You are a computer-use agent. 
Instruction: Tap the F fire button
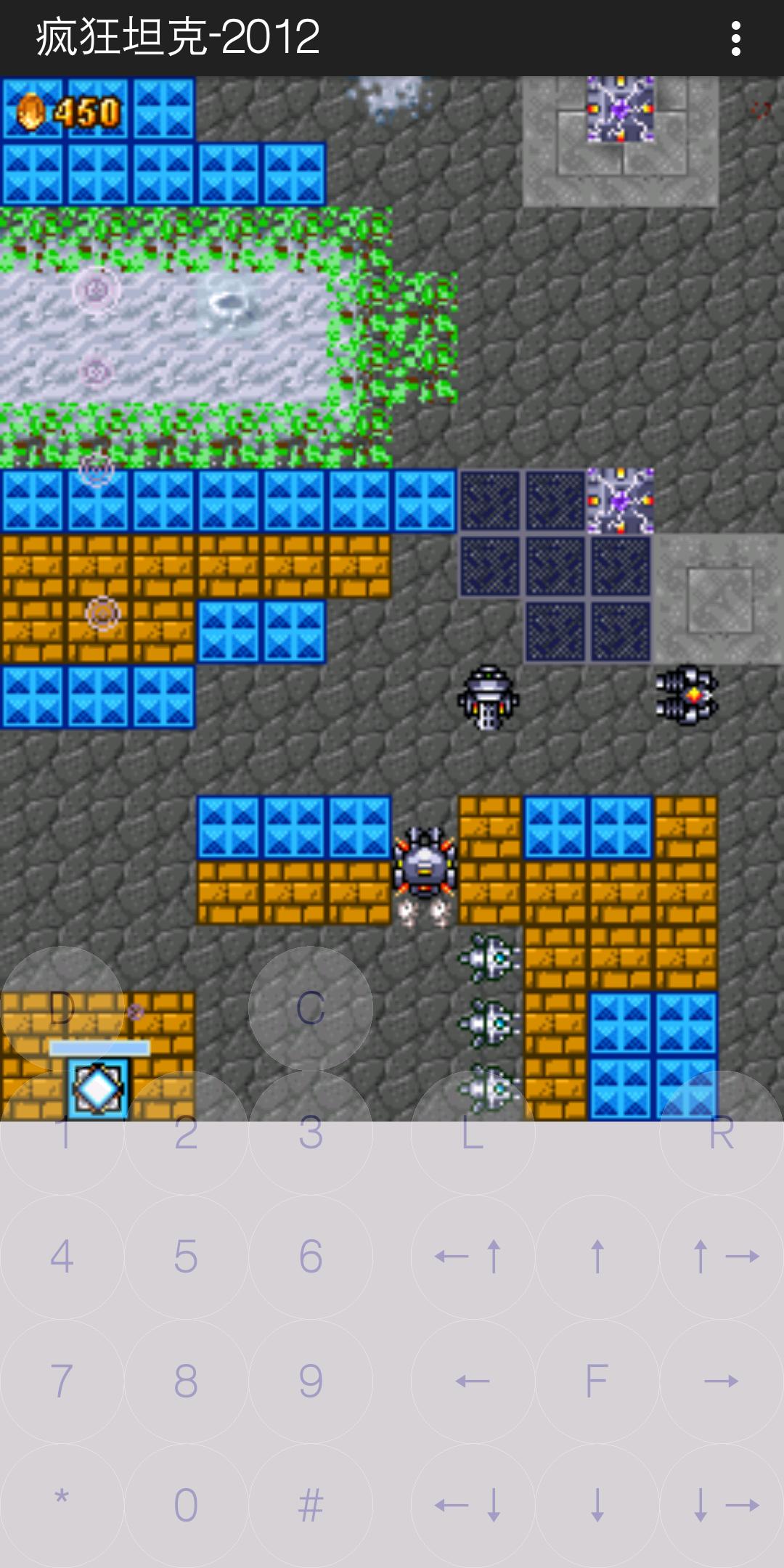click(597, 1381)
